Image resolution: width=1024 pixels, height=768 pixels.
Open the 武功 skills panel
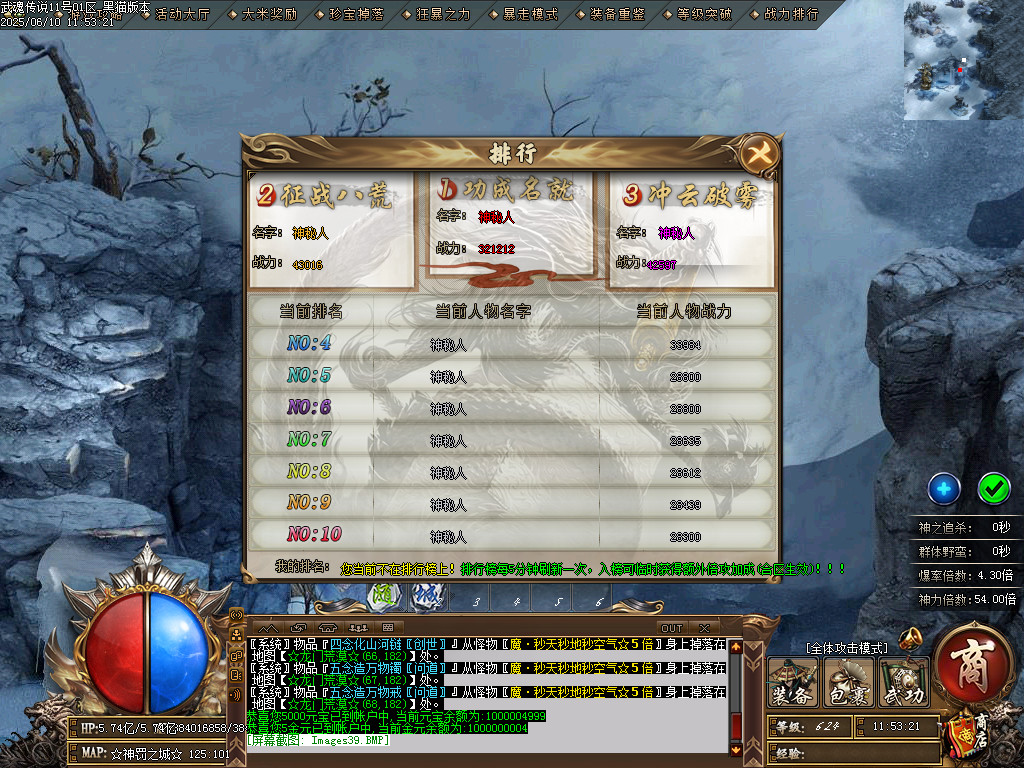[903, 684]
